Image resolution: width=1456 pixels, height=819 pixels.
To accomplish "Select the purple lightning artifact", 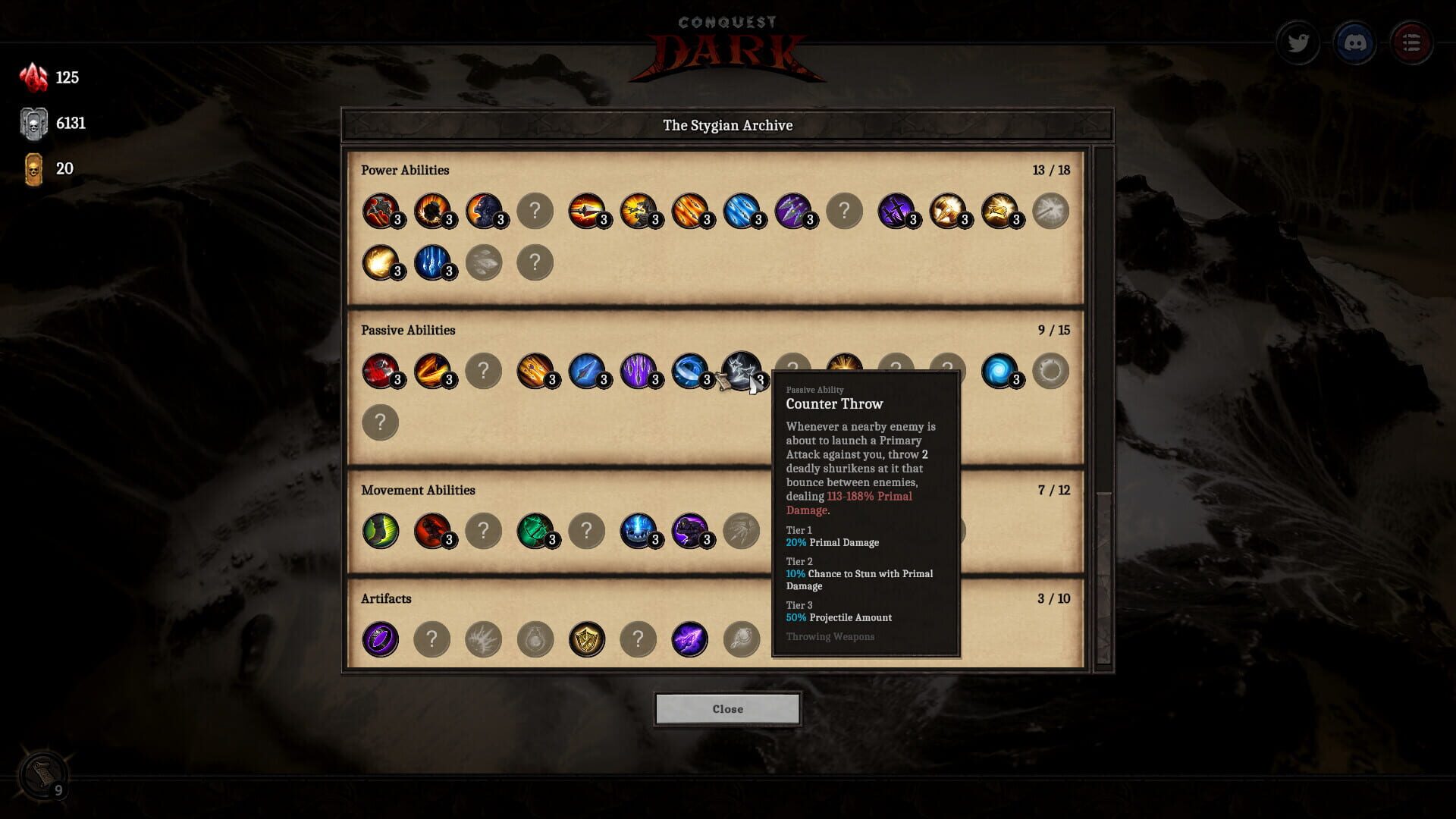I will point(690,639).
